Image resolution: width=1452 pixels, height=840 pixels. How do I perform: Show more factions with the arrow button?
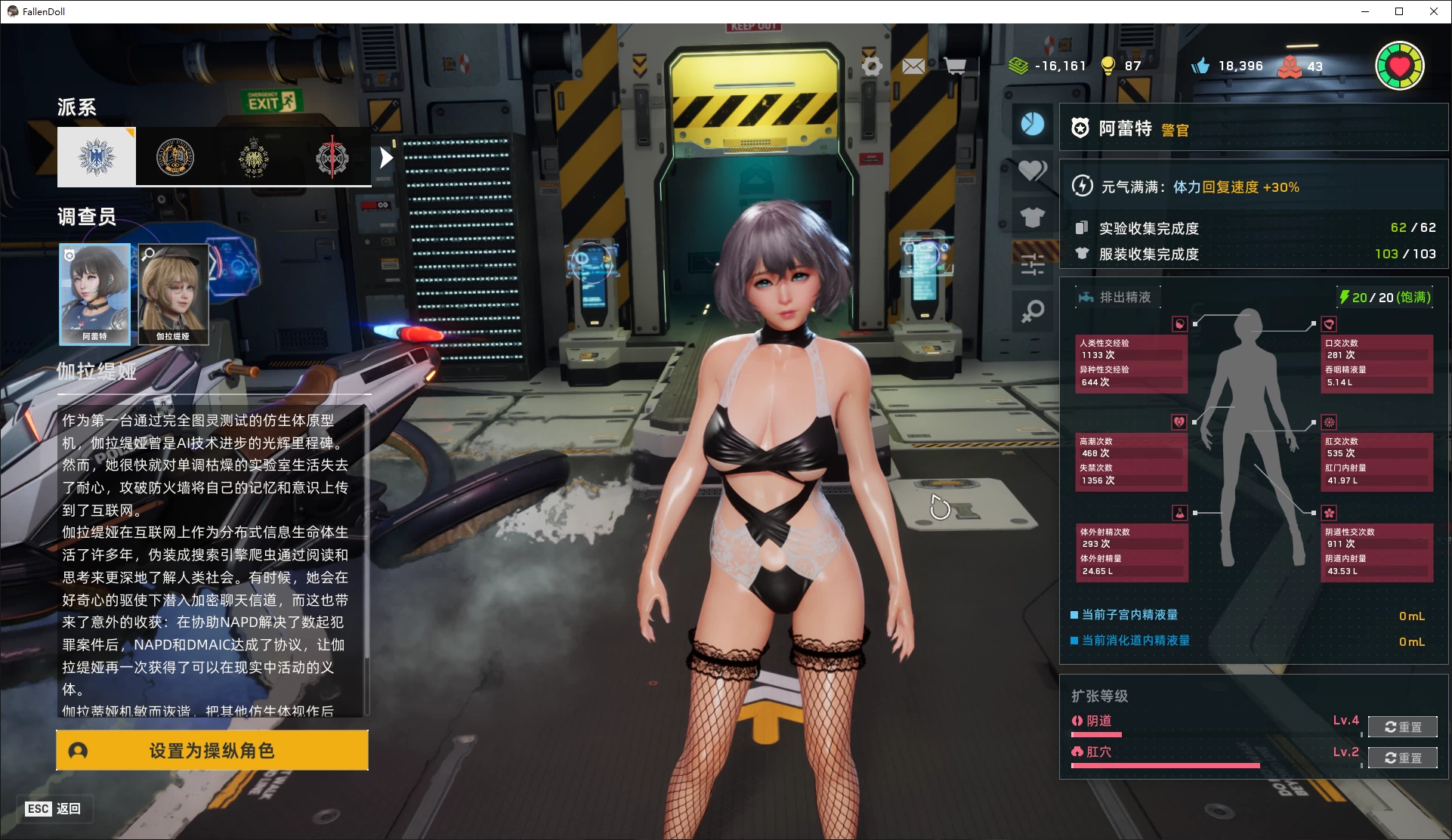point(386,158)
